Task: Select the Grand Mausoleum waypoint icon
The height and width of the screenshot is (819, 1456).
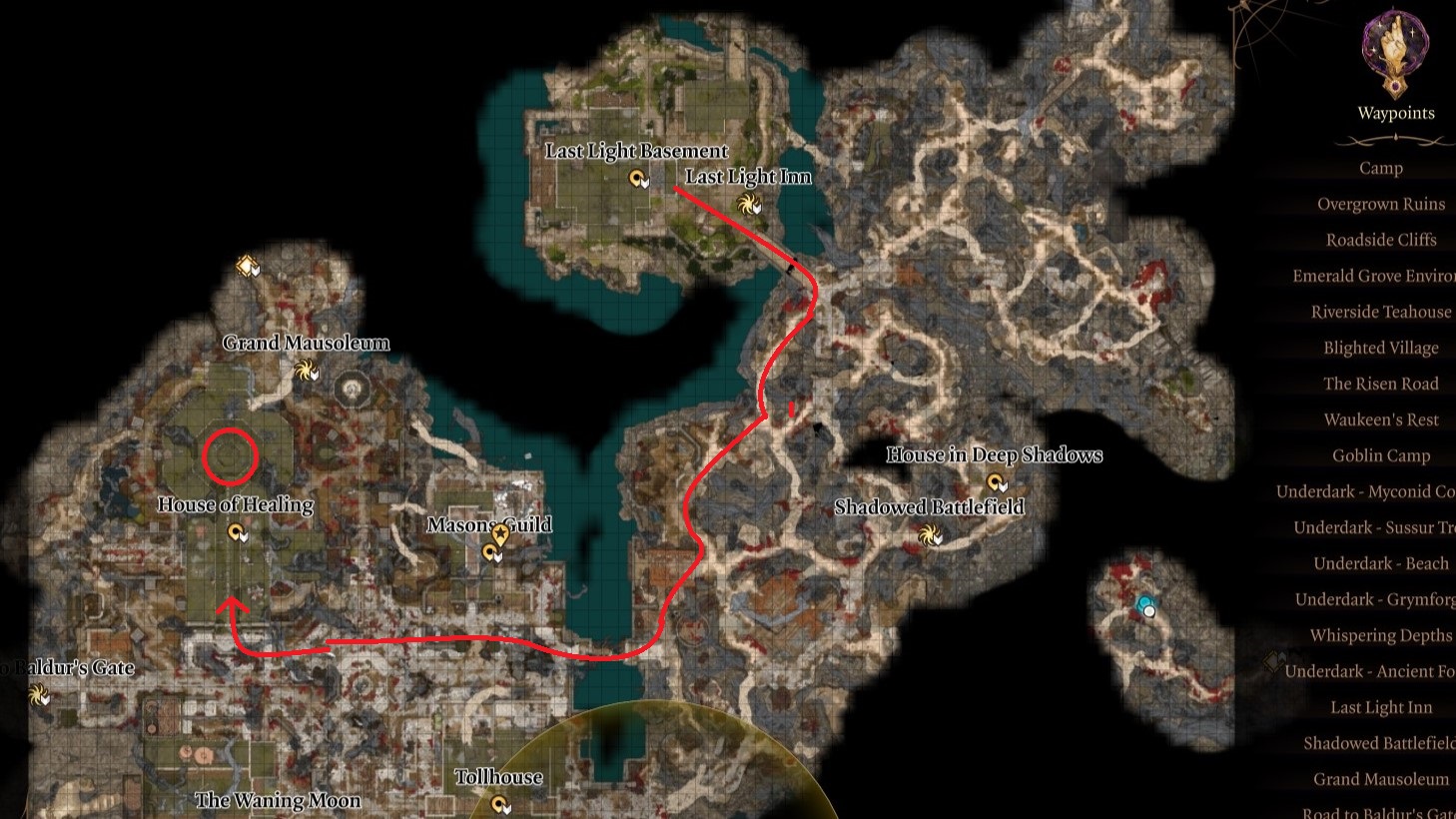Action: [x=306, y=369]
